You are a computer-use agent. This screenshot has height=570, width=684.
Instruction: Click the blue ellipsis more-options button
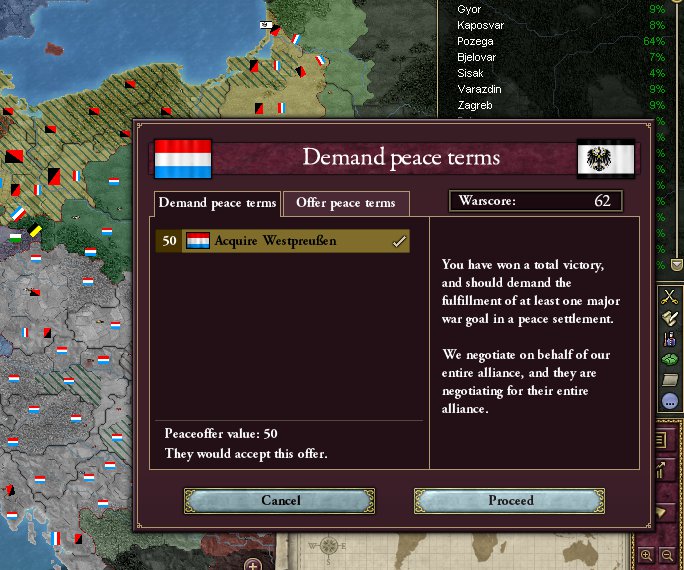[670, 402]
